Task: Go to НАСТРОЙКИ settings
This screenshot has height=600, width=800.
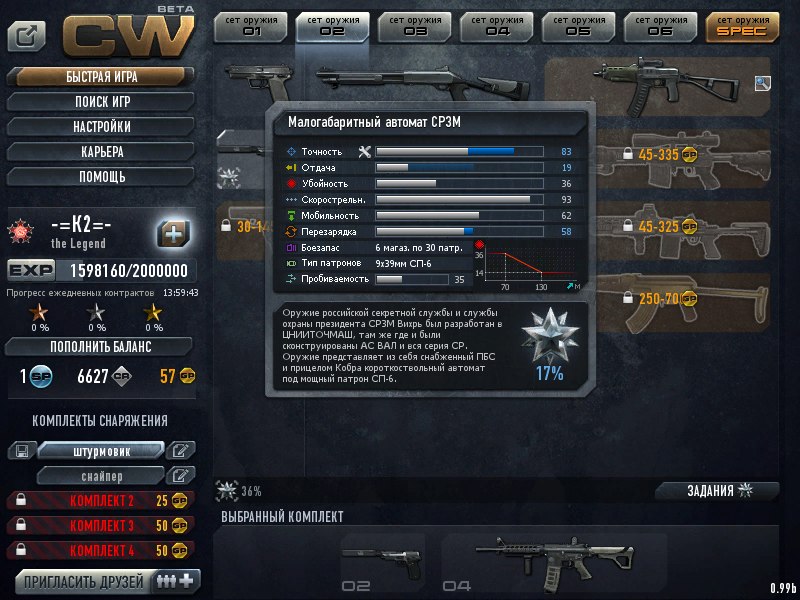Action: [101, 127]
